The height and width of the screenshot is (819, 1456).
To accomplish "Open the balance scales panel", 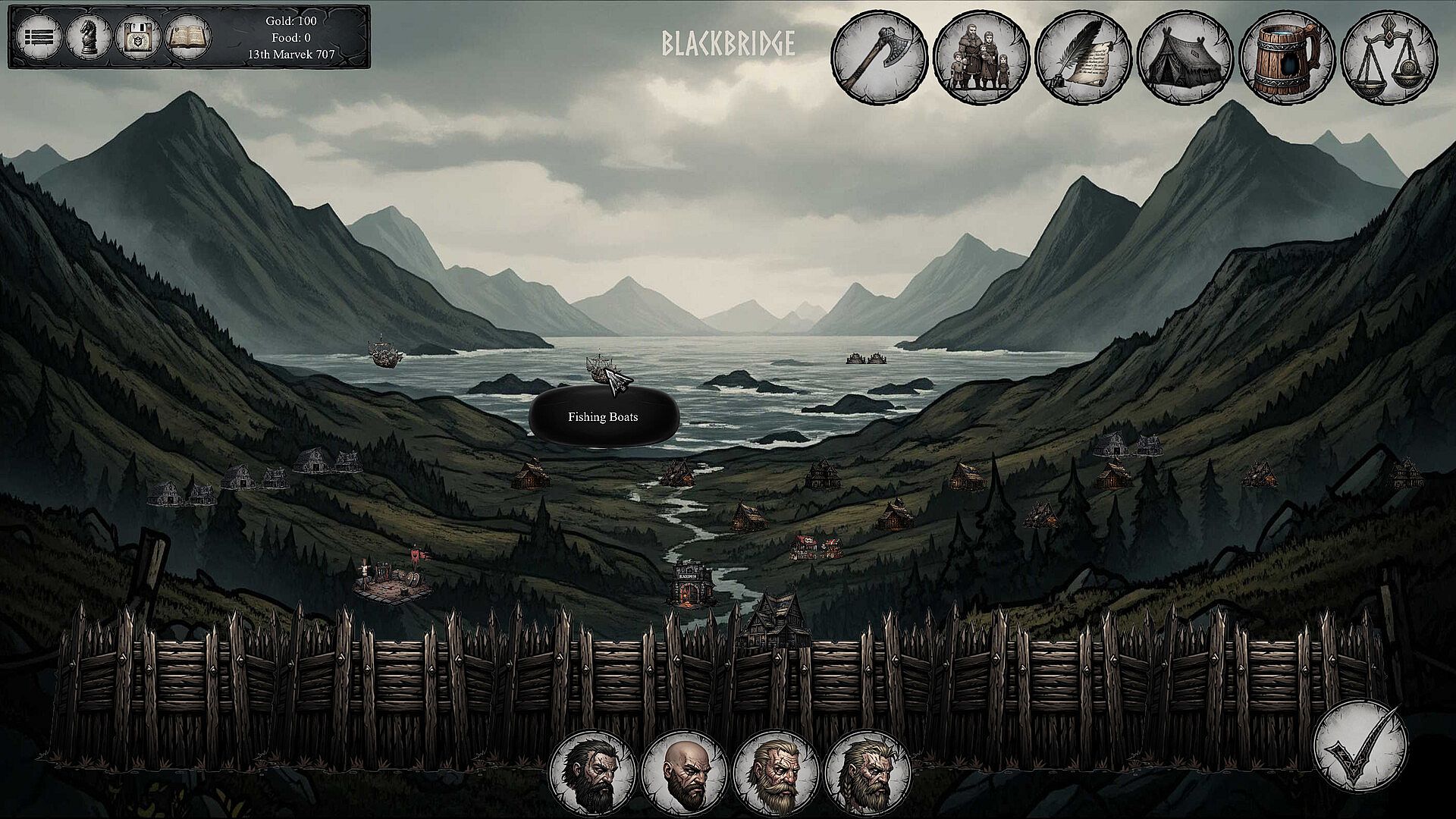I will point(1389,56).
